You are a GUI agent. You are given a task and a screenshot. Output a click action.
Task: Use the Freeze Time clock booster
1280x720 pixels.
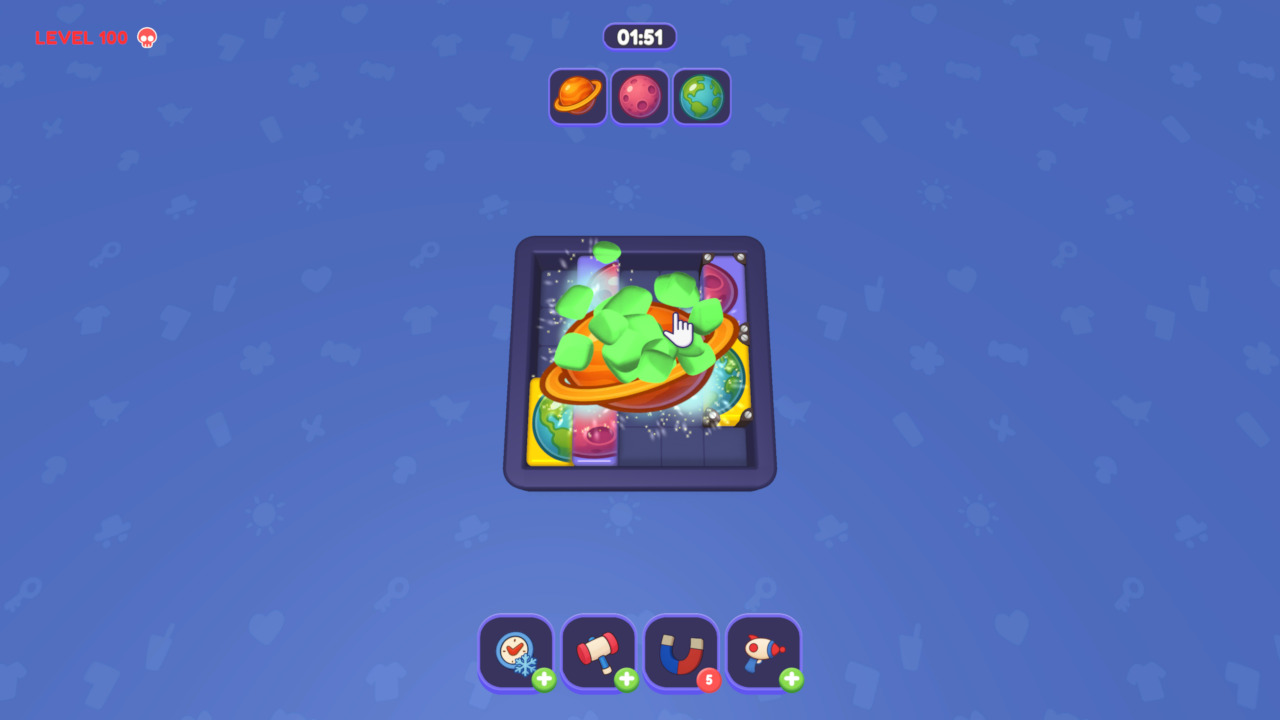pyautogui.click(x=516, y=650)
